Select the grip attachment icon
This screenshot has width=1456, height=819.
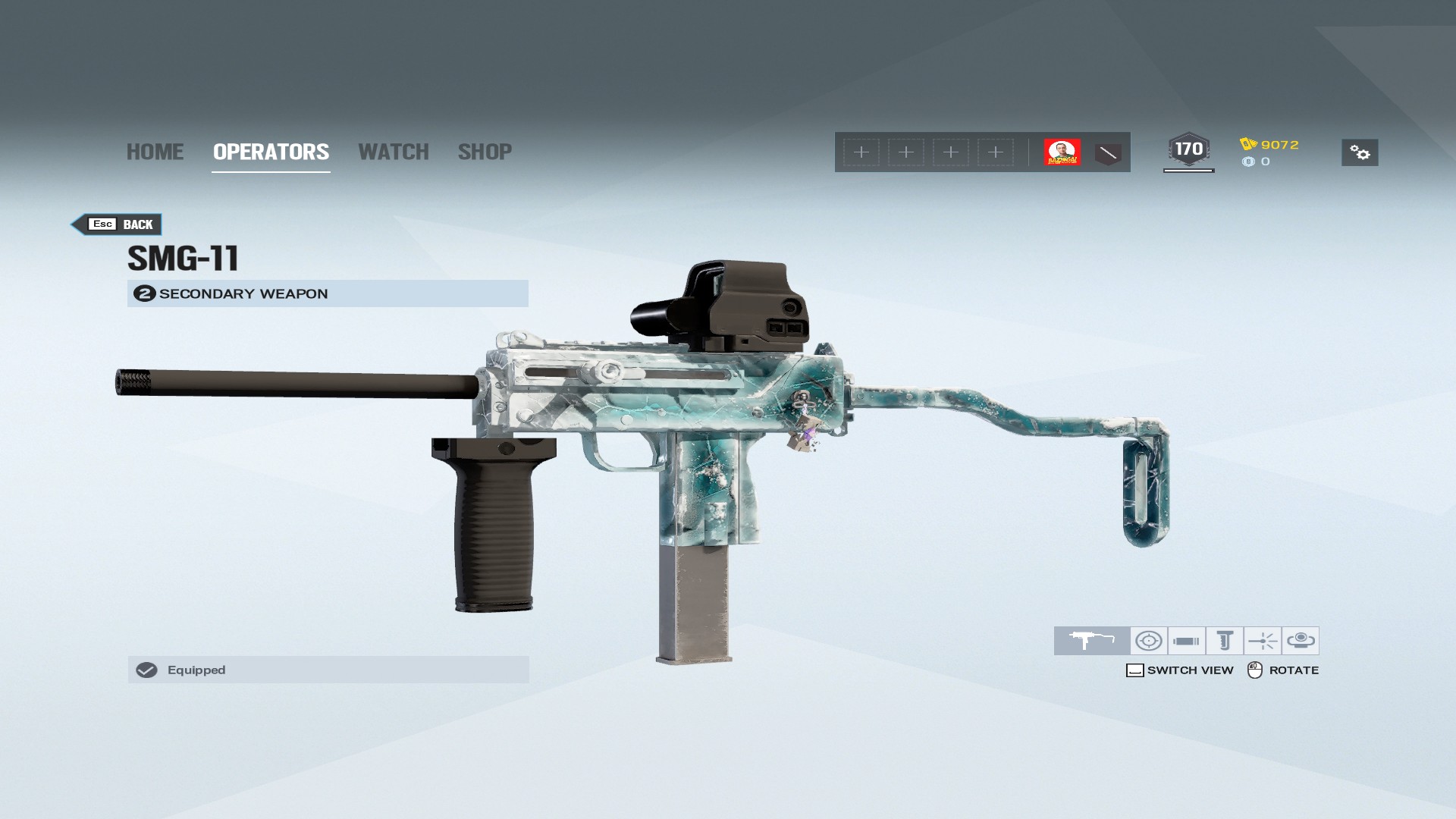(1224, 641)
